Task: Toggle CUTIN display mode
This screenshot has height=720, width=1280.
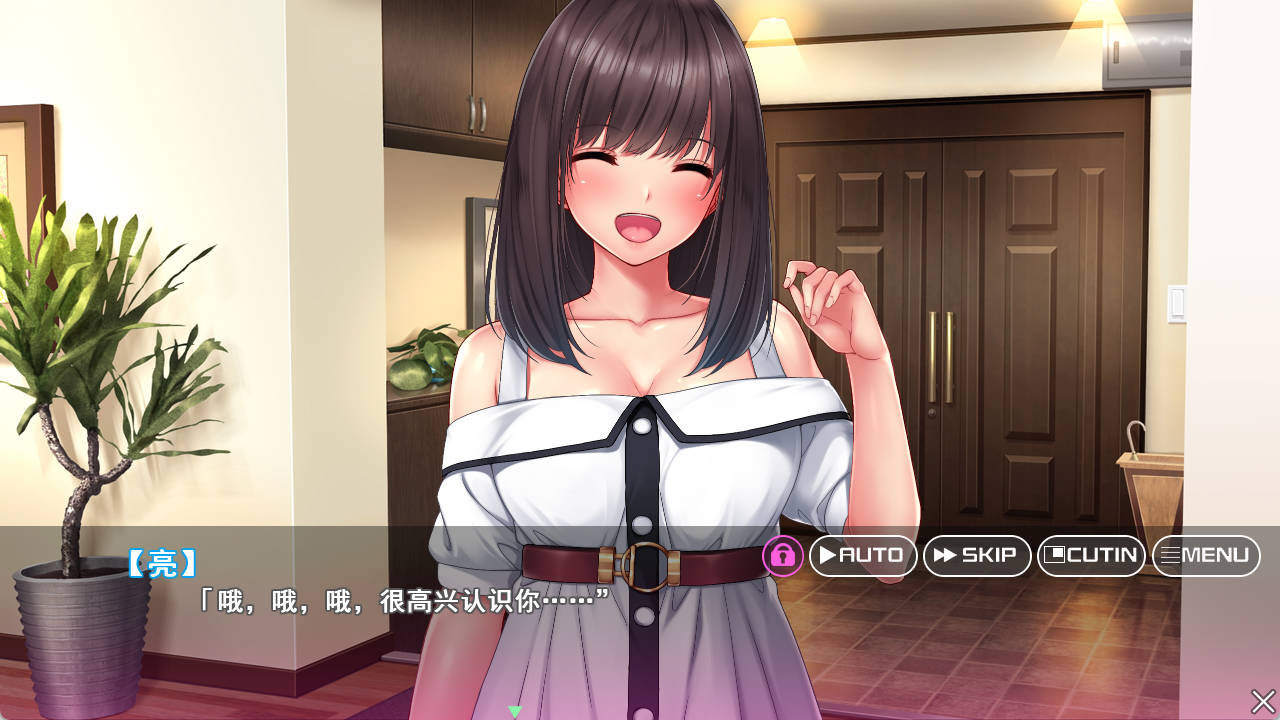Action: (1092, 557)
